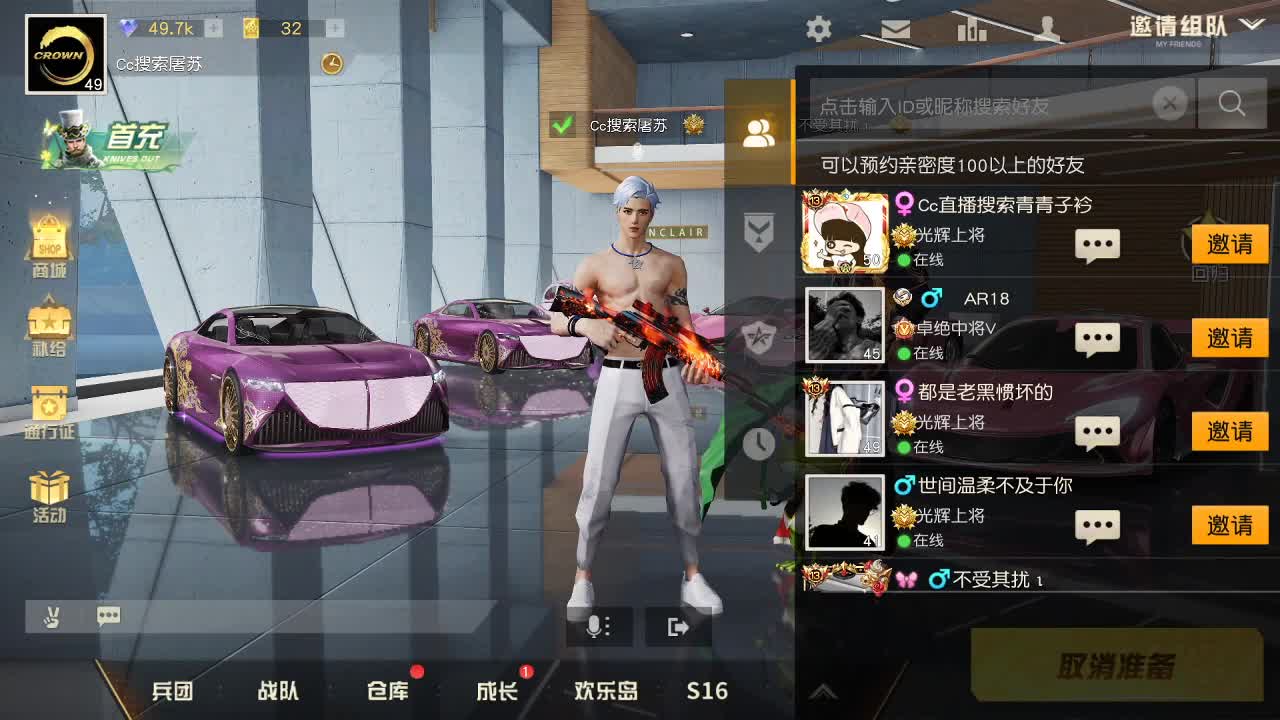
Task: Open the settings gear at the top
Action: coord(818,30)
